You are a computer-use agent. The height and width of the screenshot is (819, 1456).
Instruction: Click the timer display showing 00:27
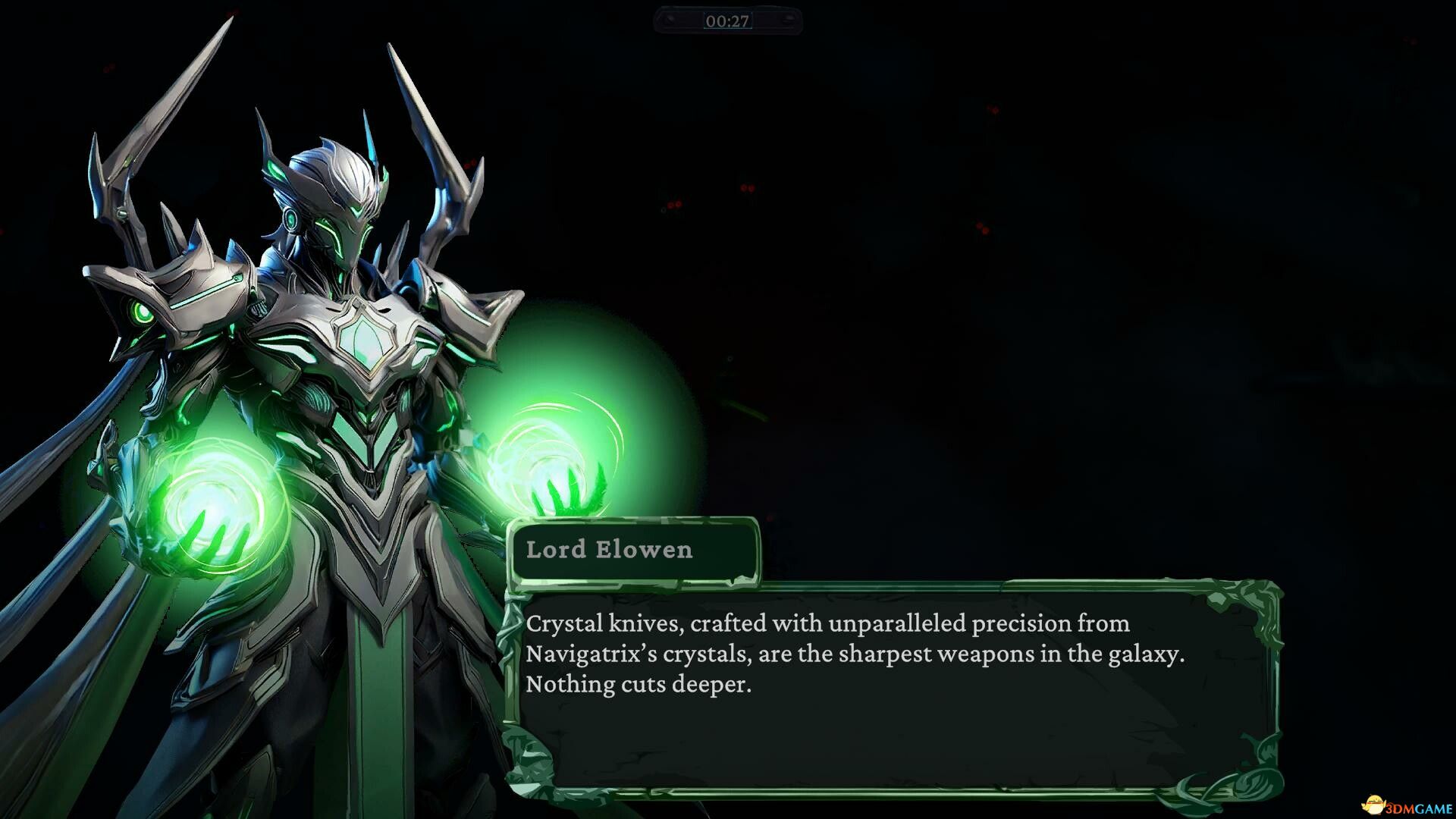point(728,22)
